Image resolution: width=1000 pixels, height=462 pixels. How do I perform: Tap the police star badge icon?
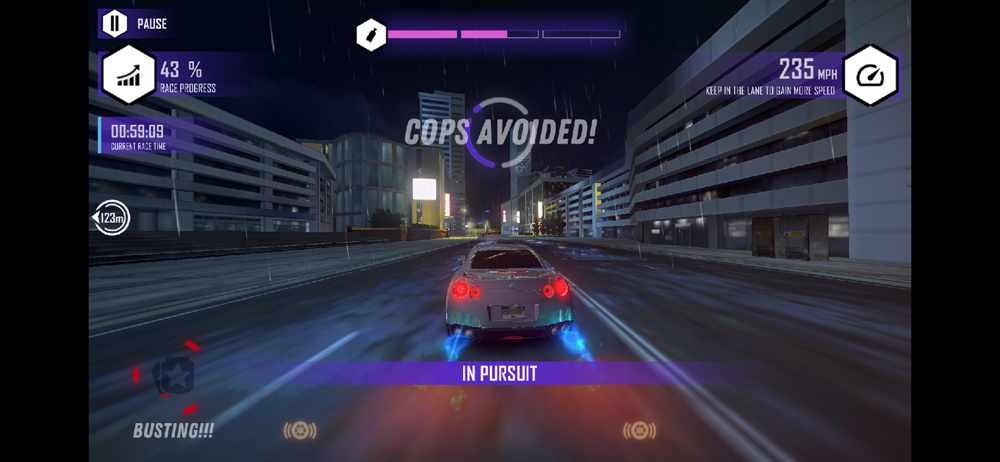(x=175, y=376)
